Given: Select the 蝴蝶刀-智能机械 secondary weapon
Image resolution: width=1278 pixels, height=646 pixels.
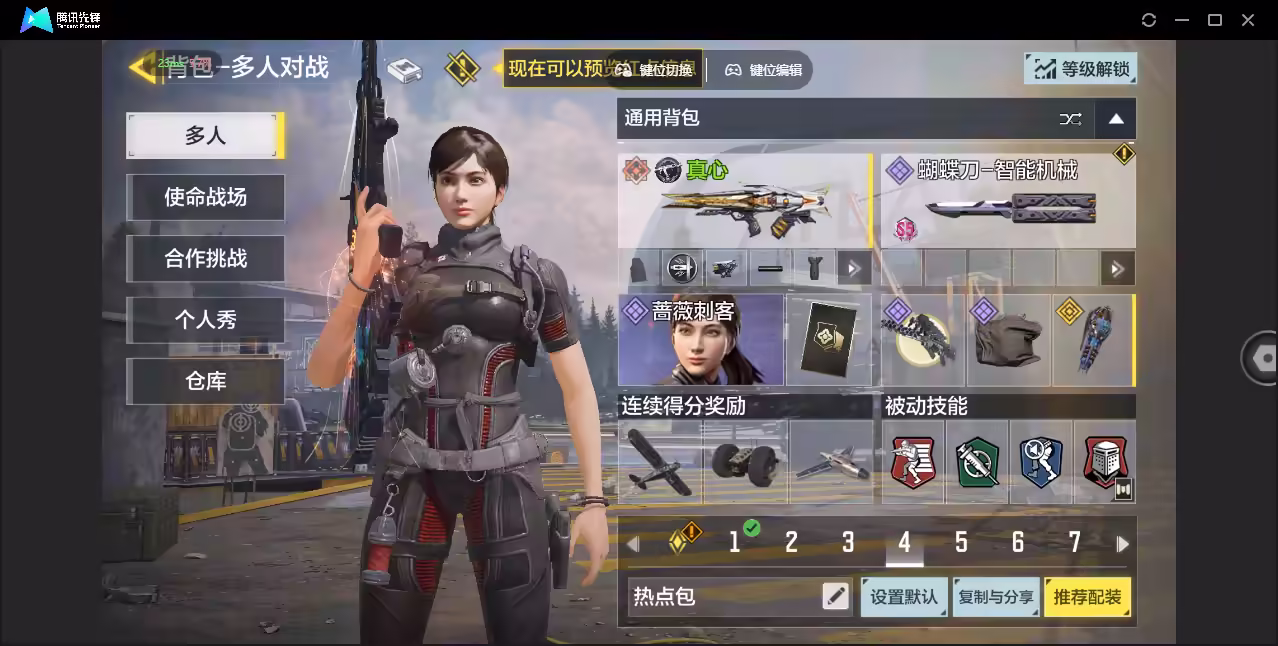Looking at the screenshot, I should [x=1007, y=200].
